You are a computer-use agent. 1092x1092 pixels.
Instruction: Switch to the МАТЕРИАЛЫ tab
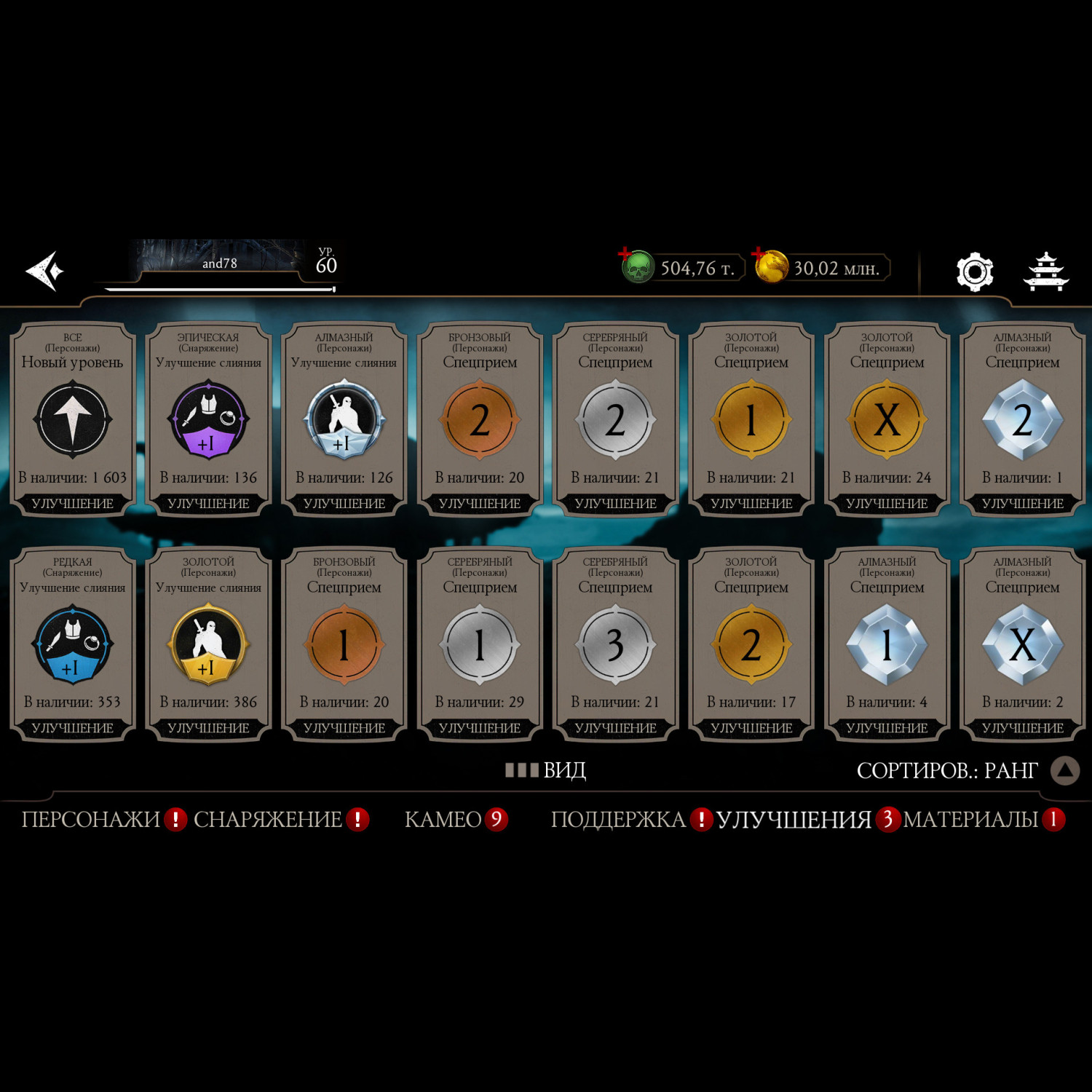pos(970,820)
